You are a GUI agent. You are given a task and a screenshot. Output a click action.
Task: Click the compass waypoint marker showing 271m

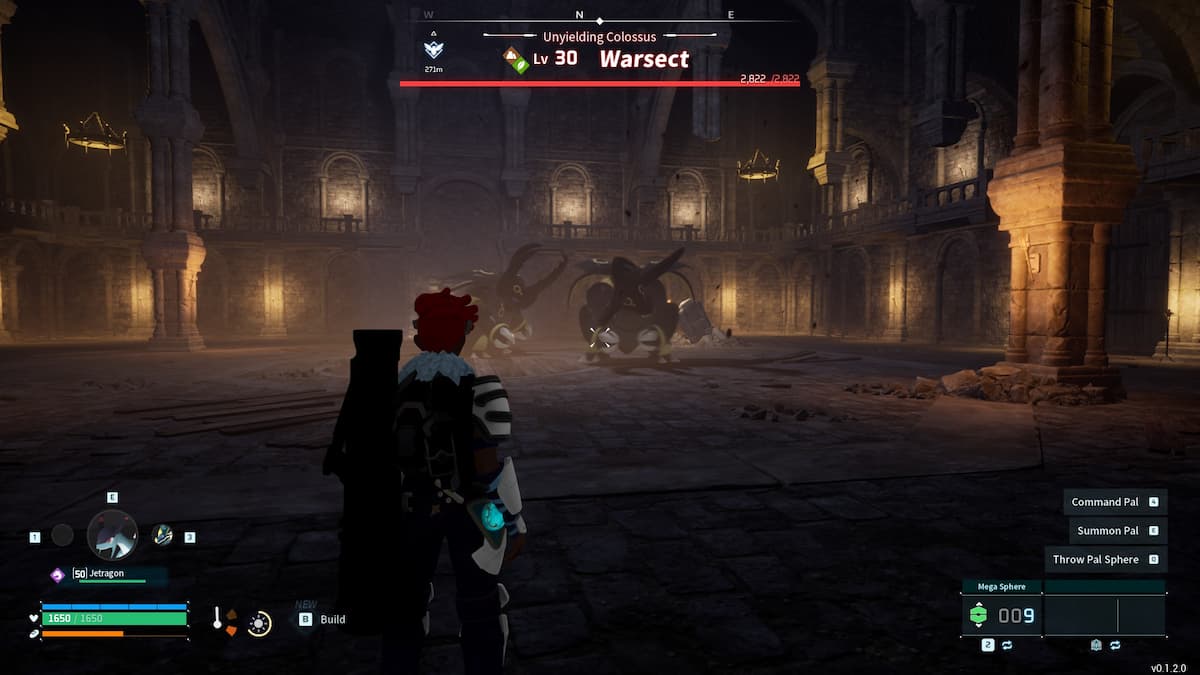(433, 49)
